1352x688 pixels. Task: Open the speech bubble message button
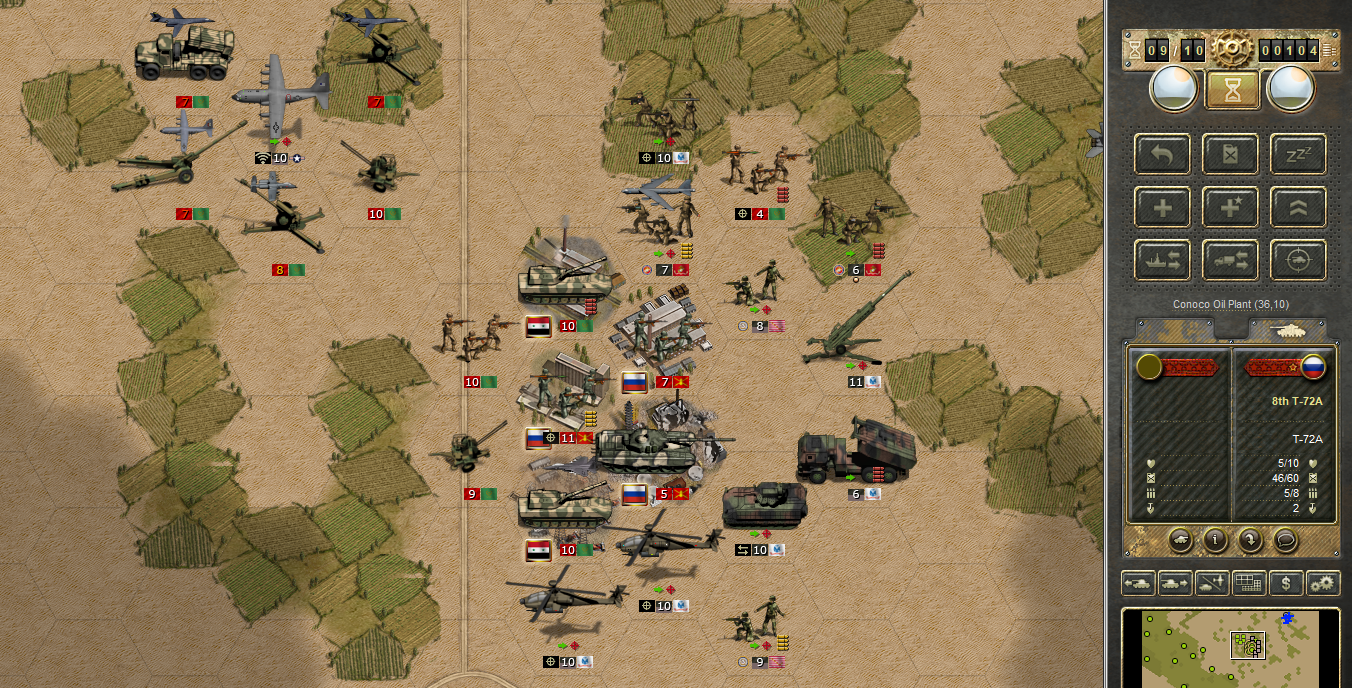tap(1286, 539)
